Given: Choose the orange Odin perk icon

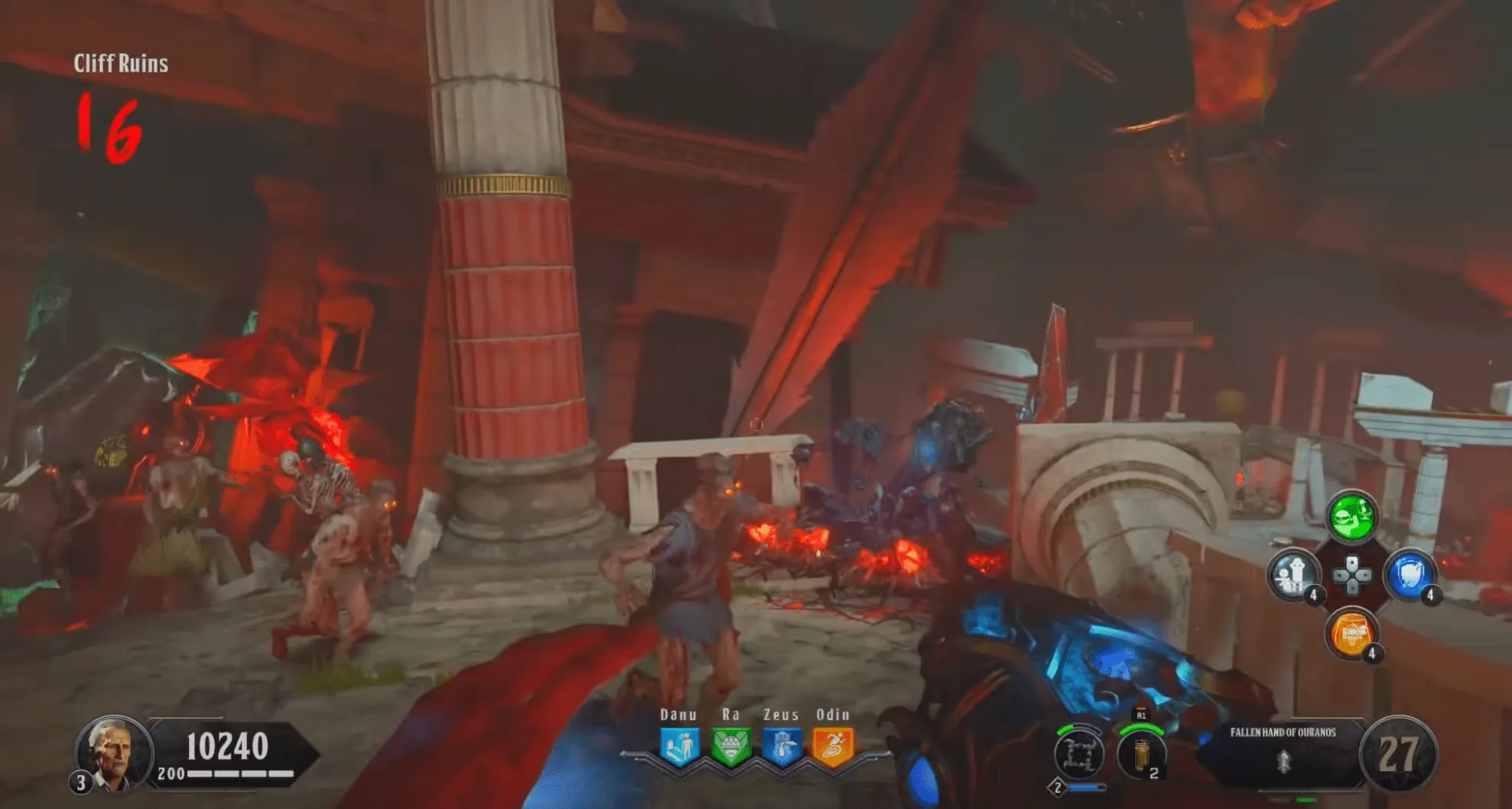Looking at the screenshot, I should [x=833, y=747].
